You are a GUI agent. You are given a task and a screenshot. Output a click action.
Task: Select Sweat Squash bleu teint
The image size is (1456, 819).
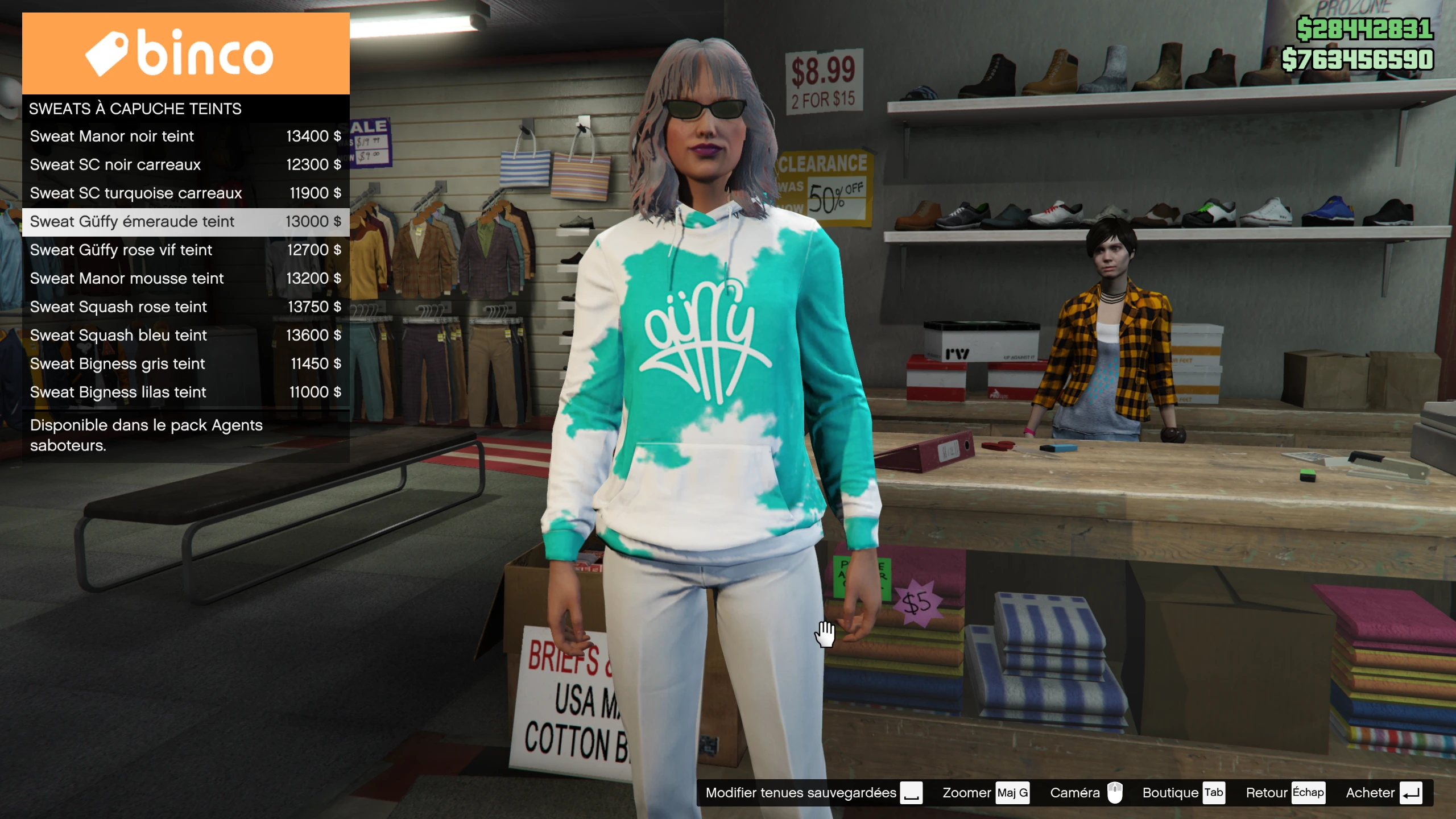coord(185,336)
